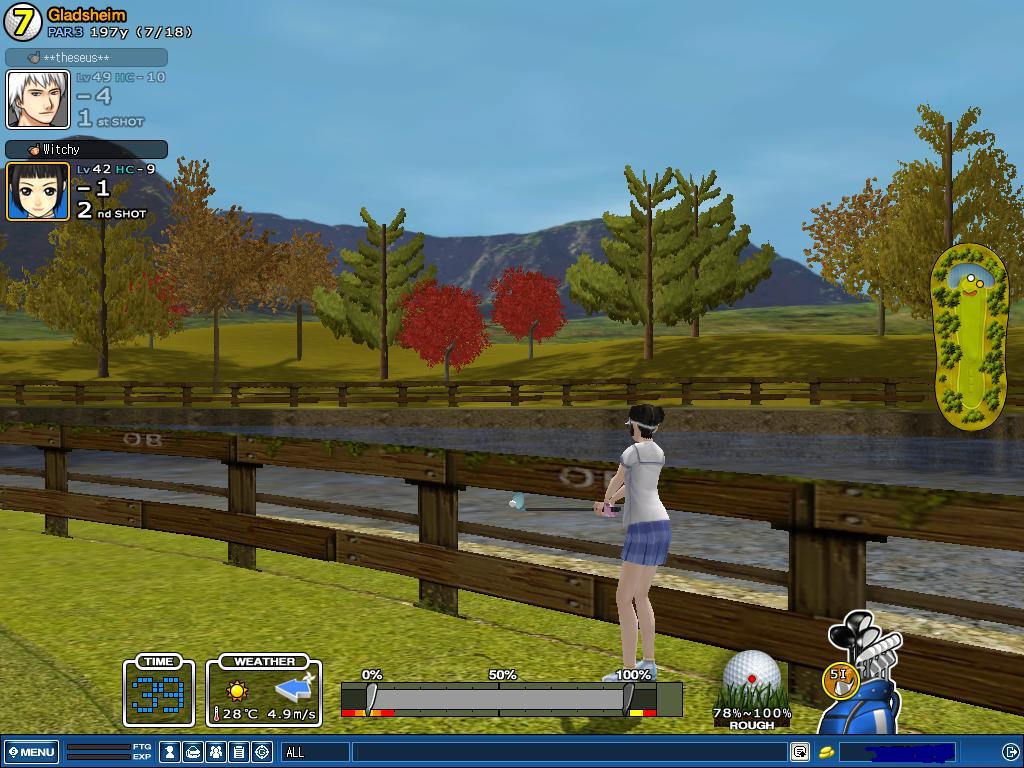Click the exit arrow icon
Viewport: 1024px width, 768px height.
pyautogui.click(x=1010, y=752)
